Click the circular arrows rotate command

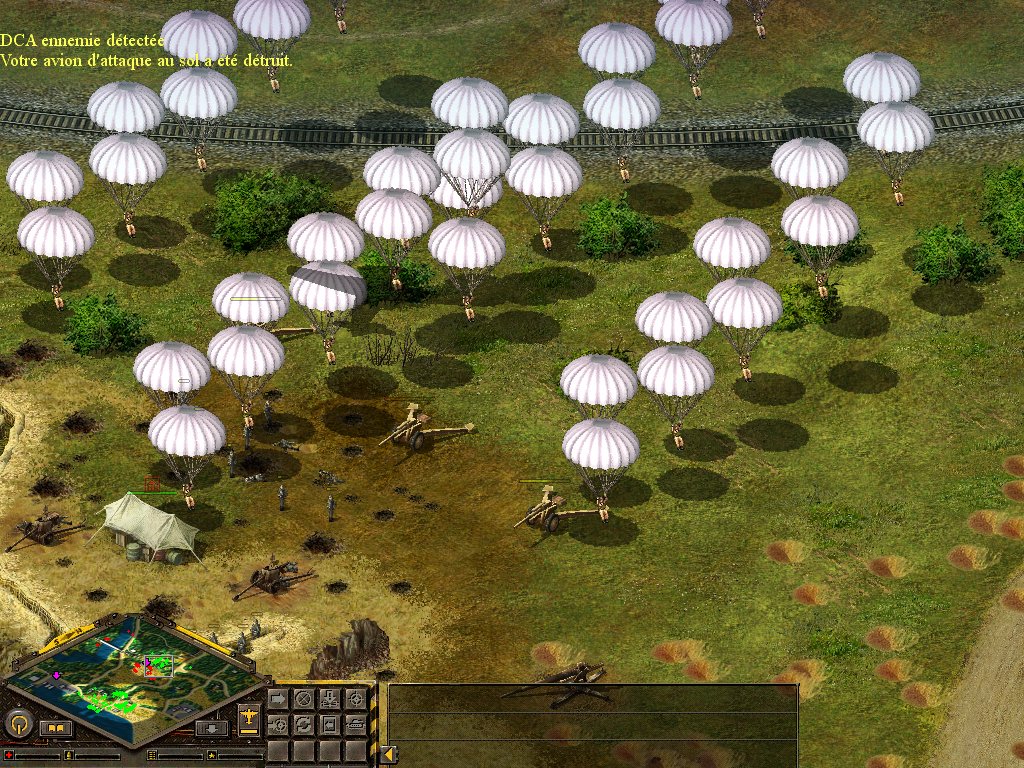303,723
